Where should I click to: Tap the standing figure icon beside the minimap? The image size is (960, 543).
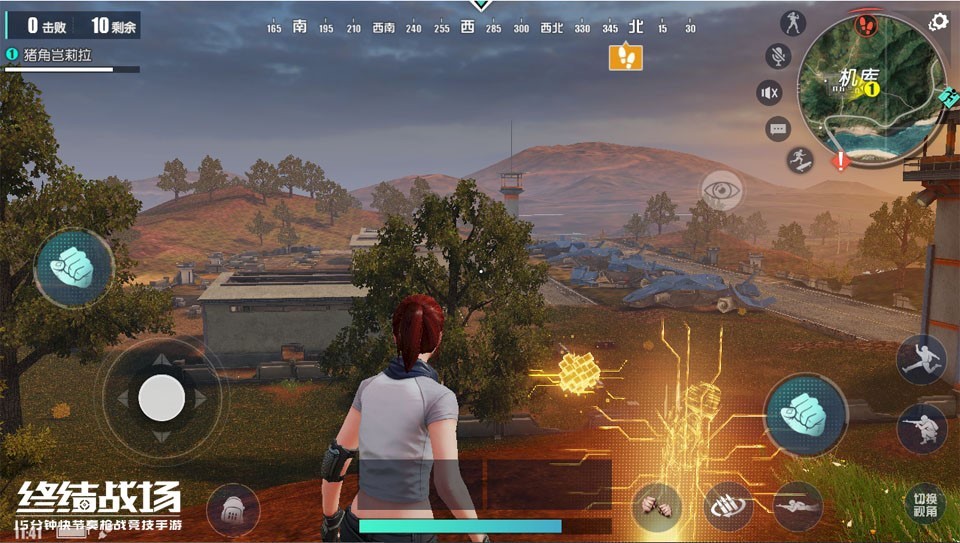click(794, 23)
